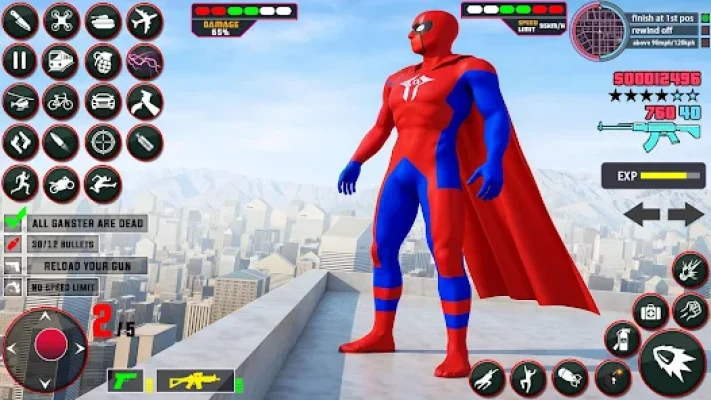
Task: Call the airplane vehicle icon
Action: tap(145, 20)
